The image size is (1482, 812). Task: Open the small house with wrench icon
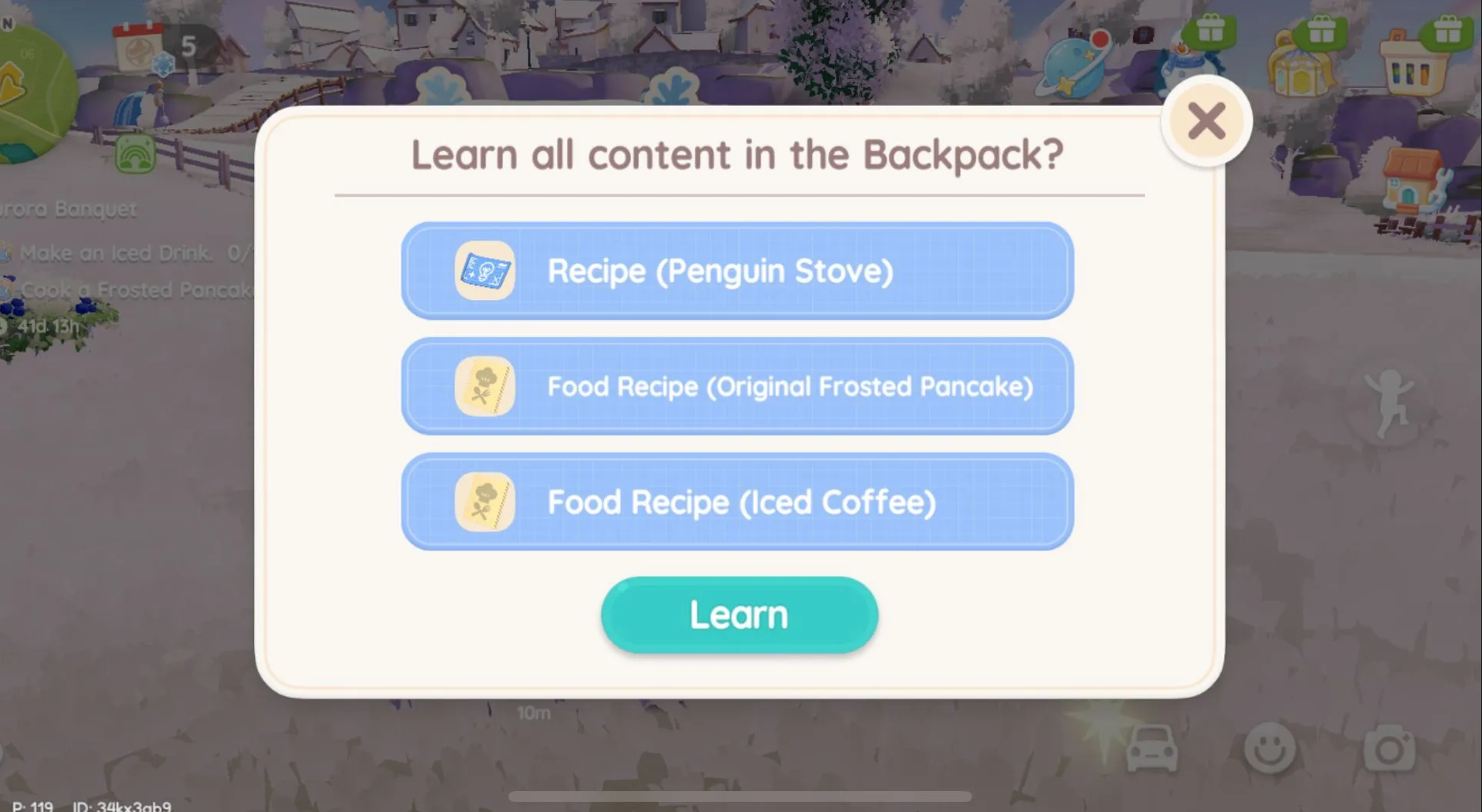click(x=1413, y=181)
